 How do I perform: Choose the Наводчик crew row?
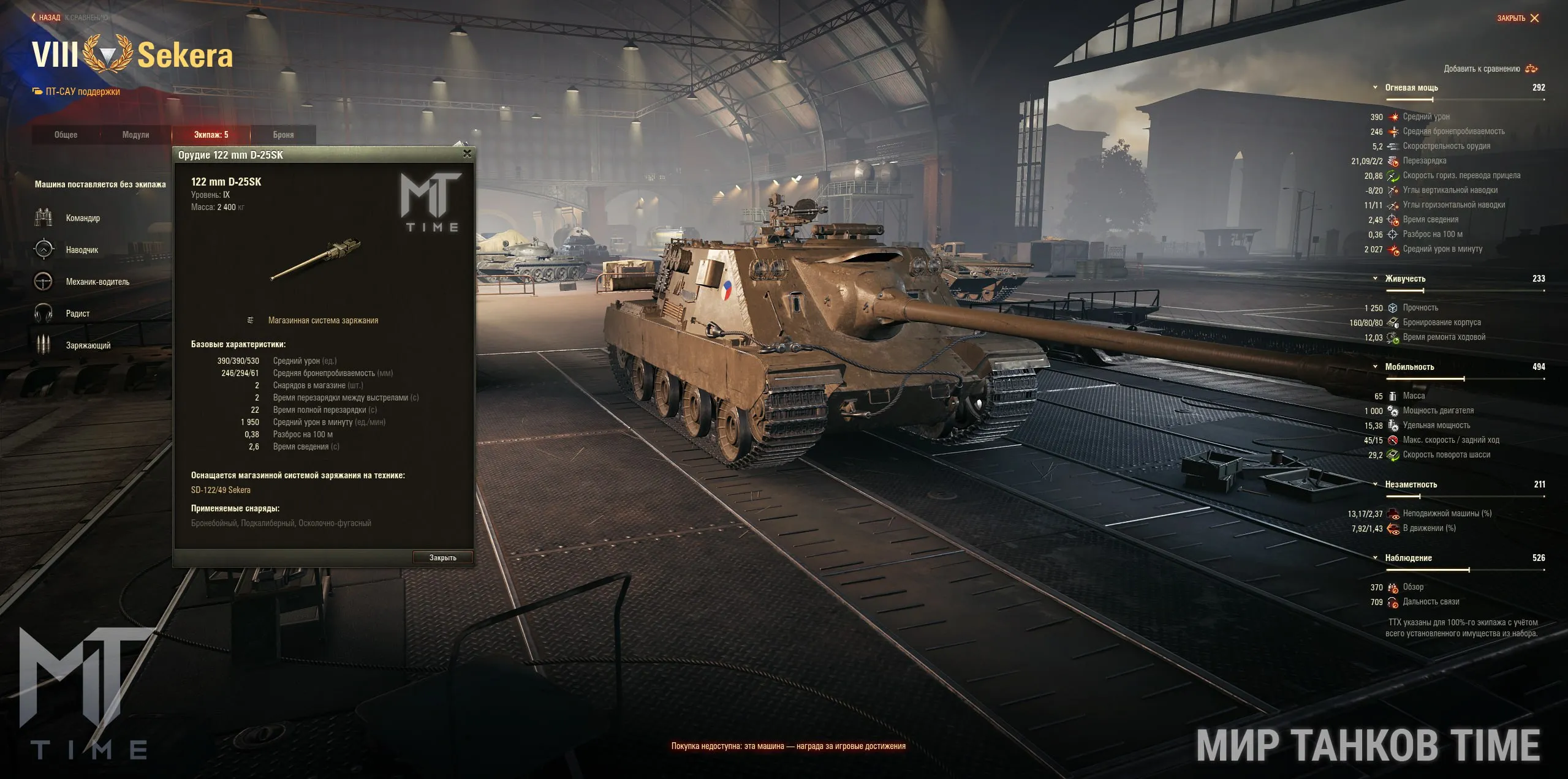click(x=81, y=250)
